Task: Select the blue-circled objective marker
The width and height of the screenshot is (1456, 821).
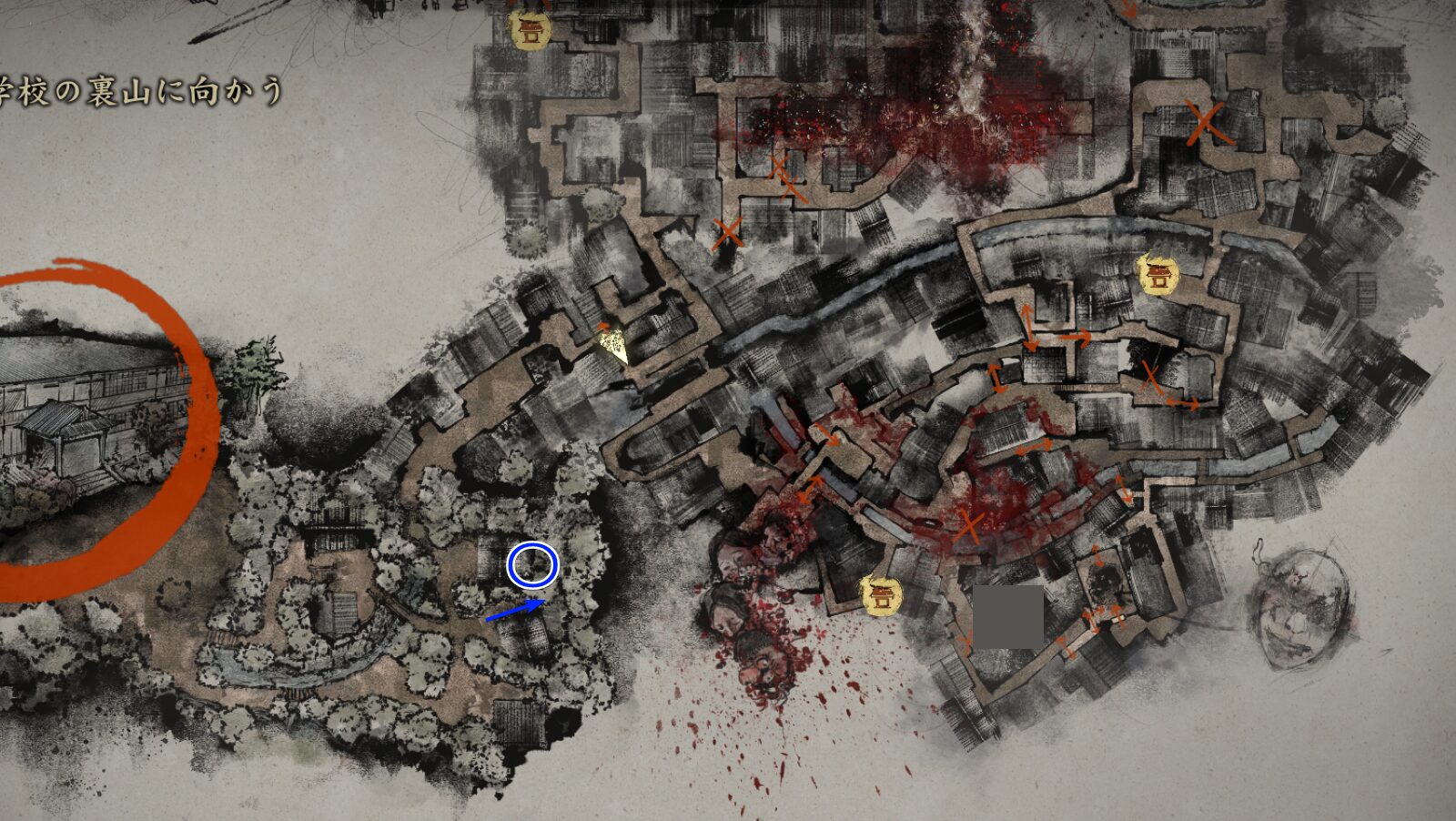Action: (531, 566)
